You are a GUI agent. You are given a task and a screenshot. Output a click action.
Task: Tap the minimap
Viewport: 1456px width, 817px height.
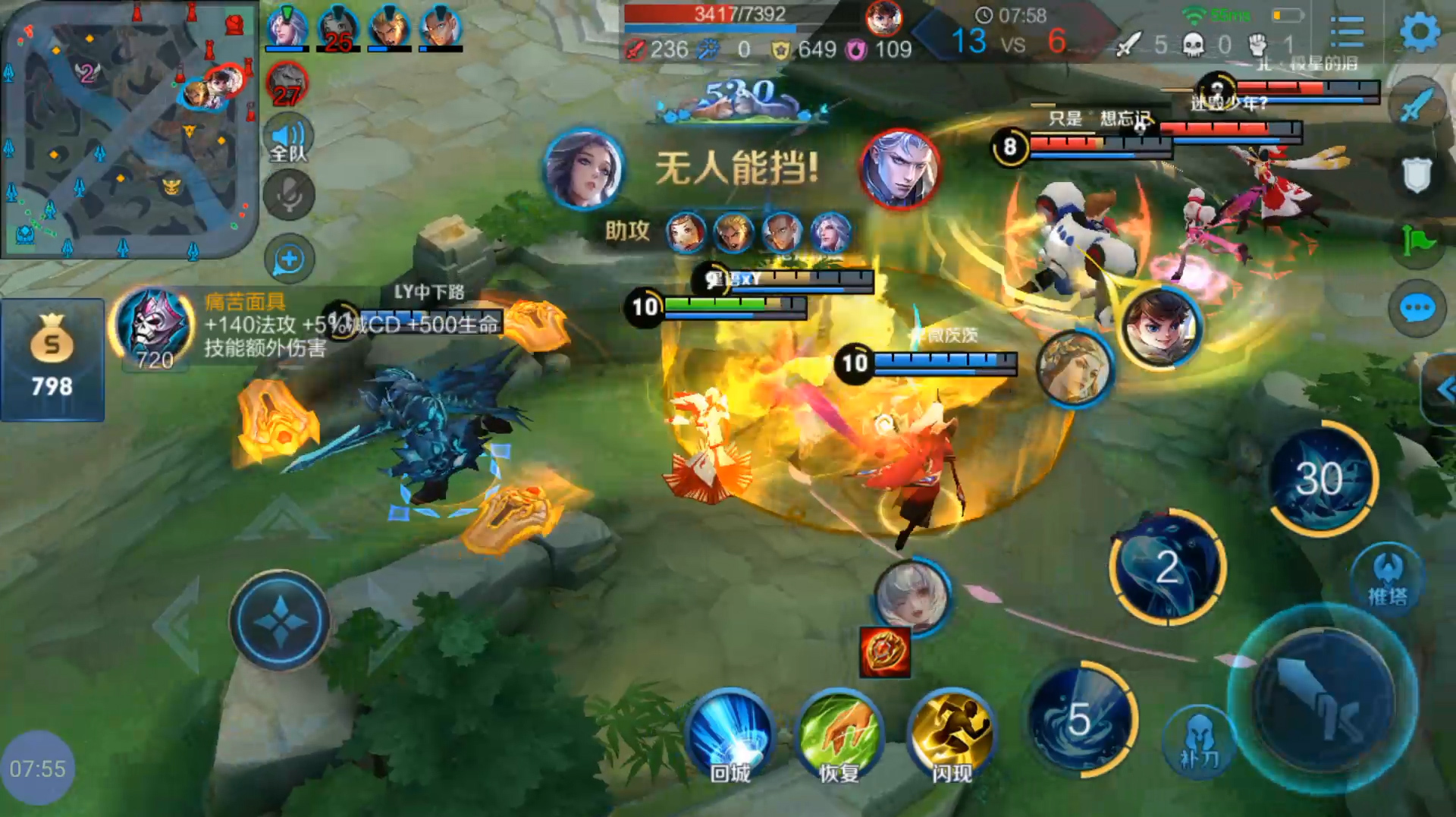pos(129,129)
